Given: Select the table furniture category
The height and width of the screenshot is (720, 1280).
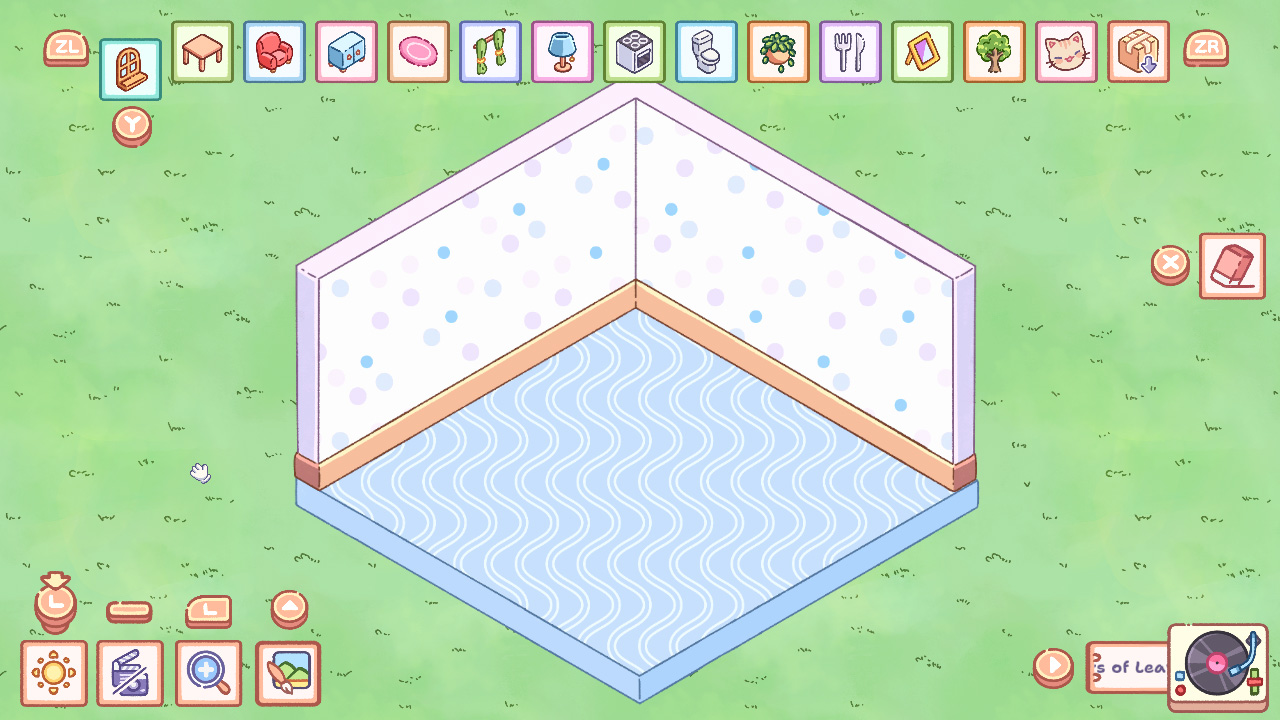Looking at the screenshot, I should click(202, 52).
